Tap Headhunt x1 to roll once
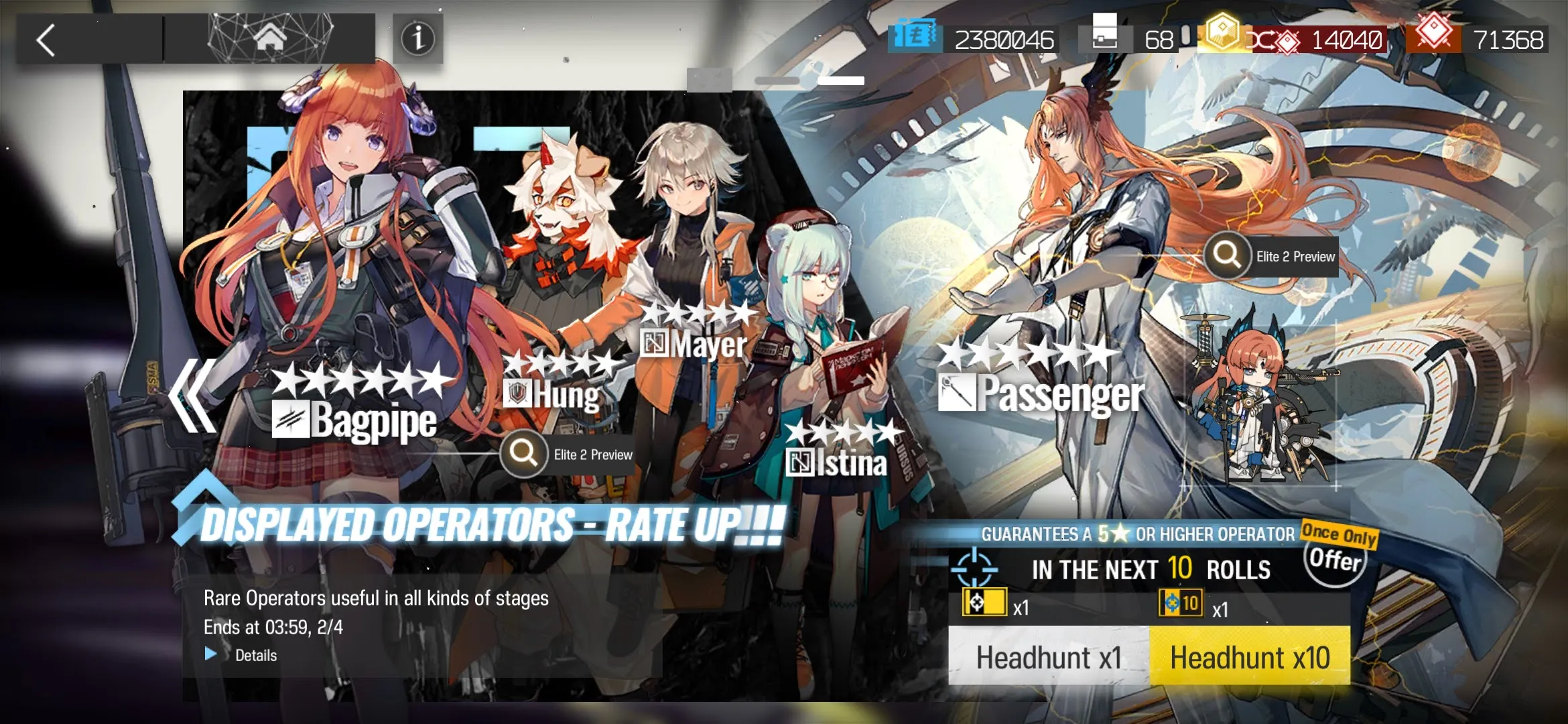 pos(1049,657)
